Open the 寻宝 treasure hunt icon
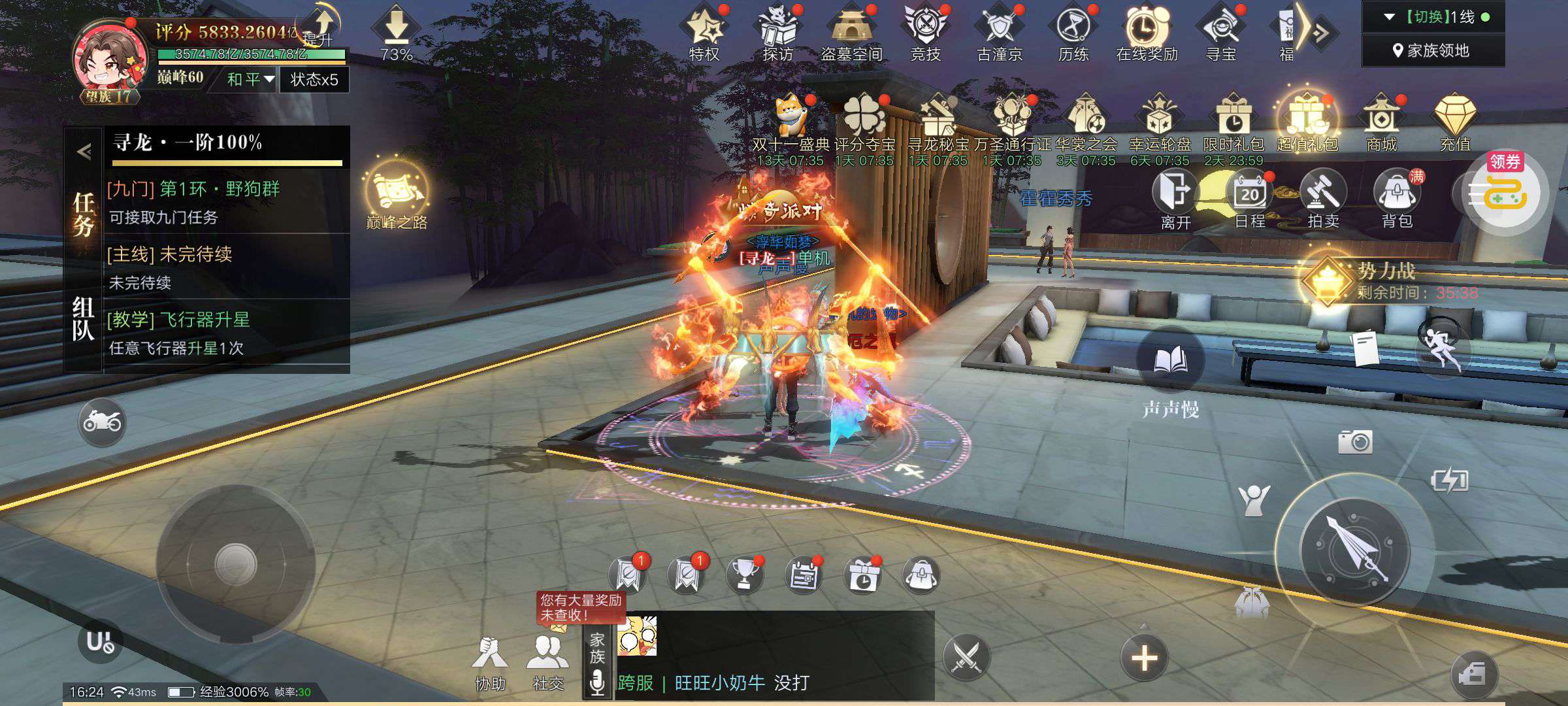 tap(1220, 33)
